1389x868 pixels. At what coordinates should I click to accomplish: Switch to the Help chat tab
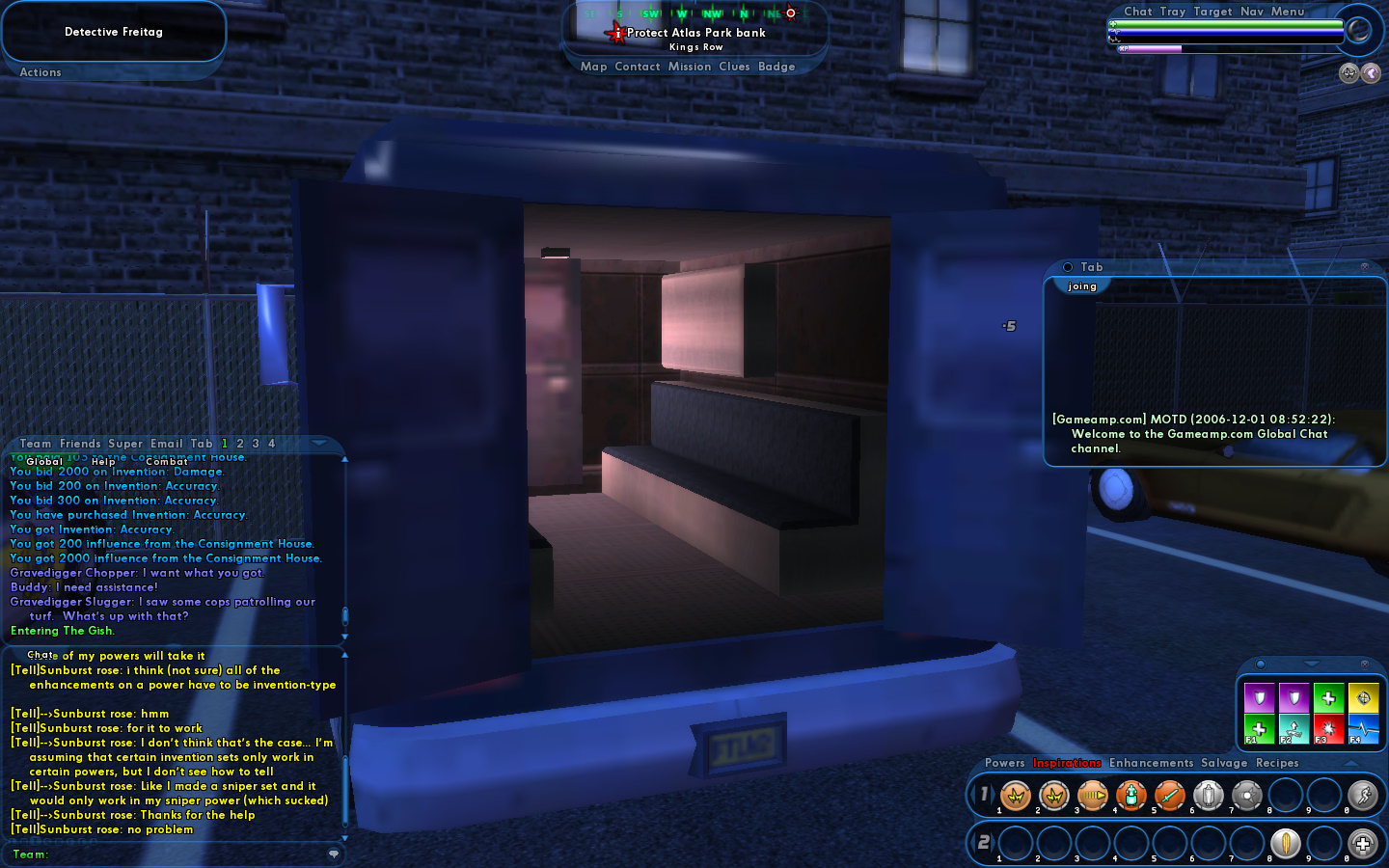[103, 462]
